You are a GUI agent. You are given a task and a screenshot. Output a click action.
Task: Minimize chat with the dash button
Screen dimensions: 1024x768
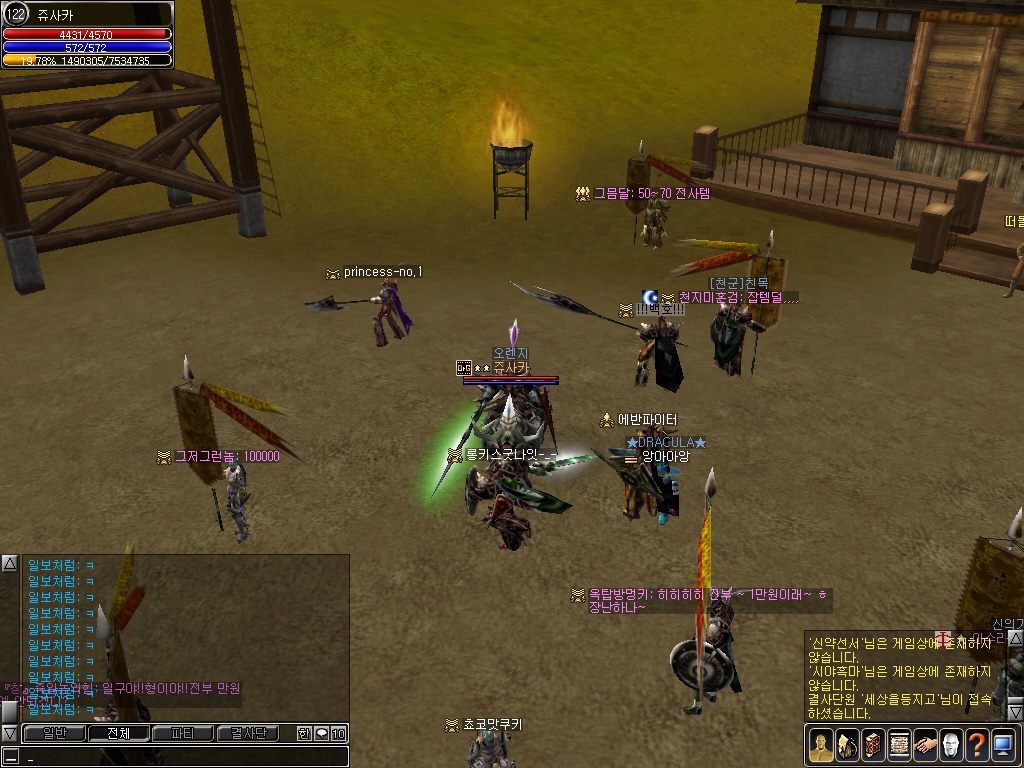coord(10,757)
